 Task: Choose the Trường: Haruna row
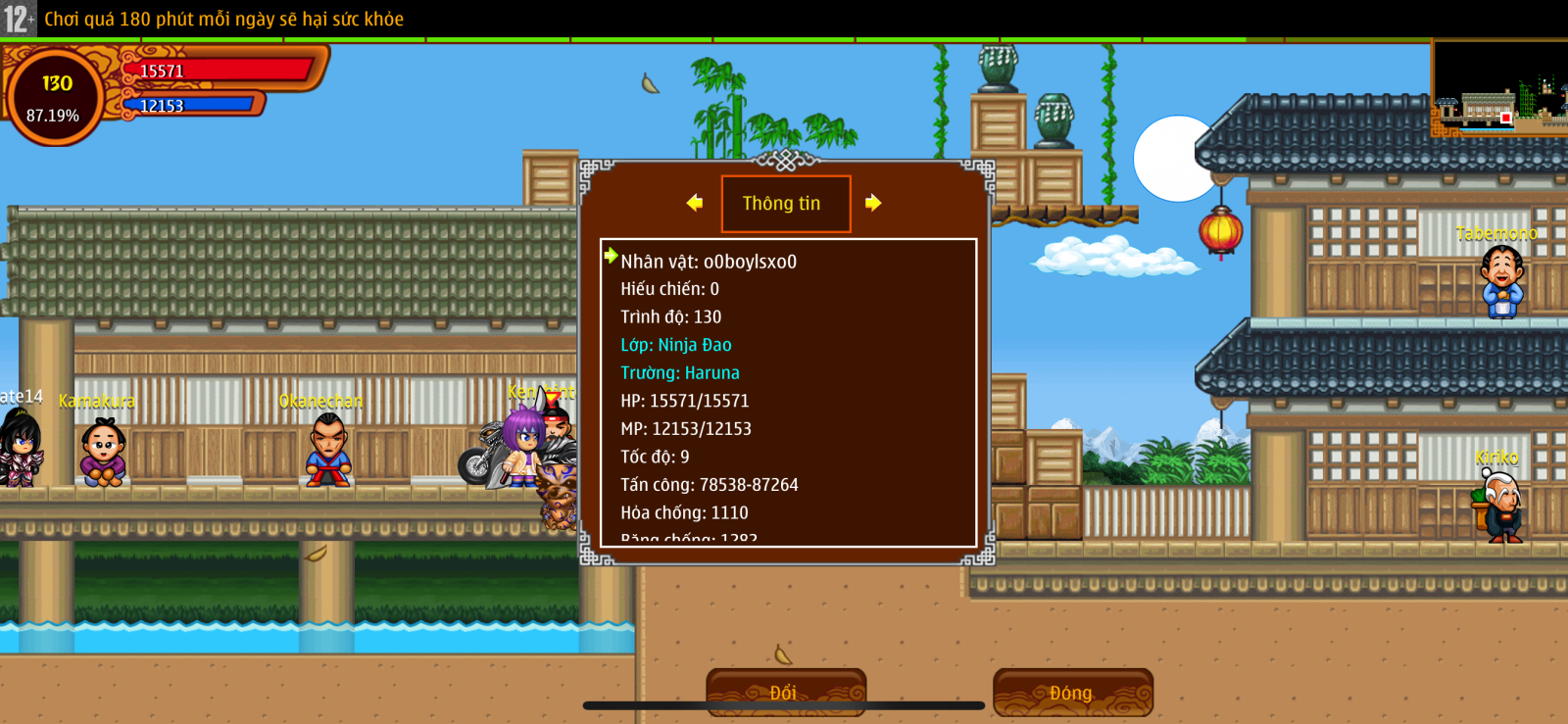(680, 373)
